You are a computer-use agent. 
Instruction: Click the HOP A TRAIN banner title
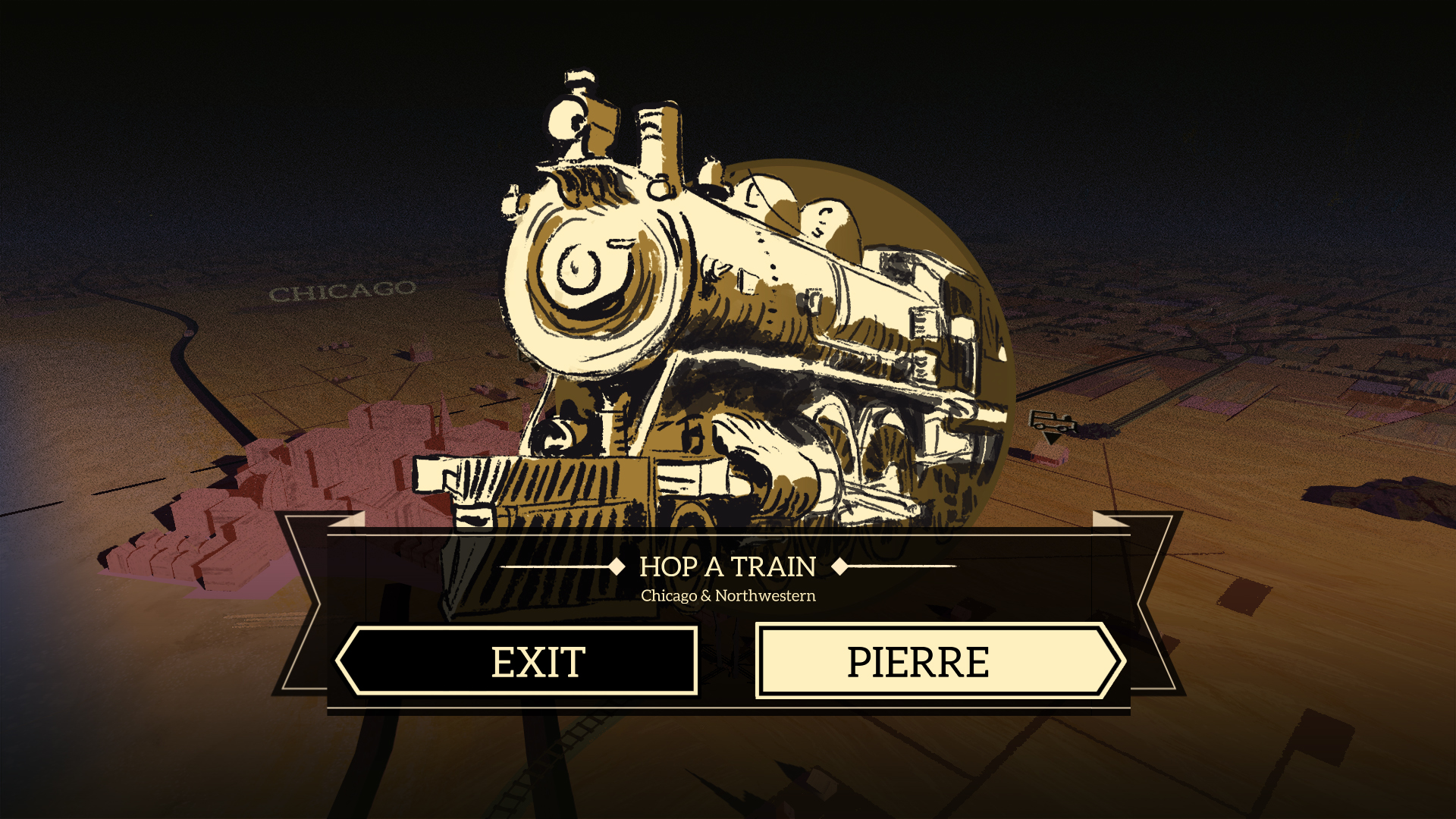(x=727, y=566)
